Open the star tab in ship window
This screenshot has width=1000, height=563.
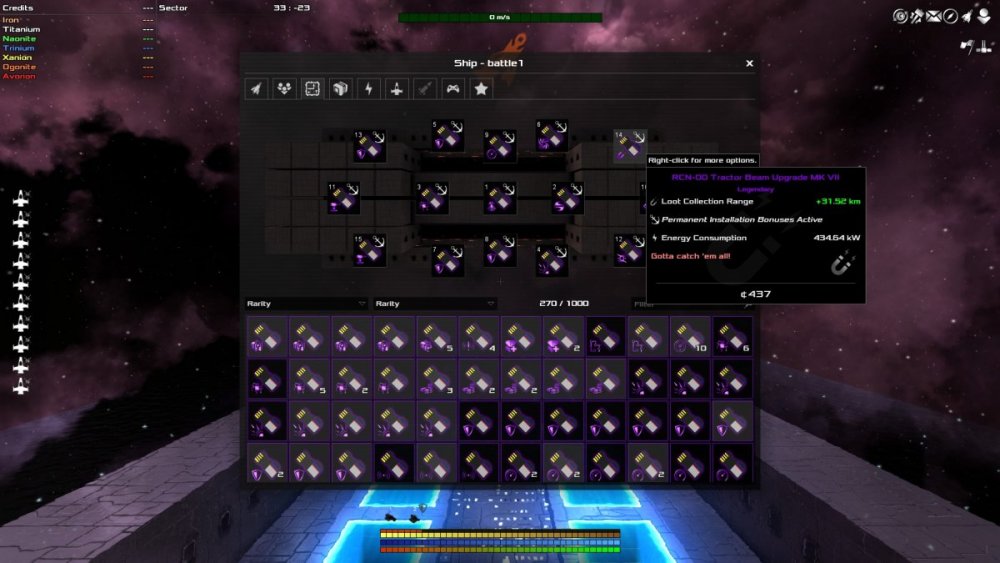point(481,89)
